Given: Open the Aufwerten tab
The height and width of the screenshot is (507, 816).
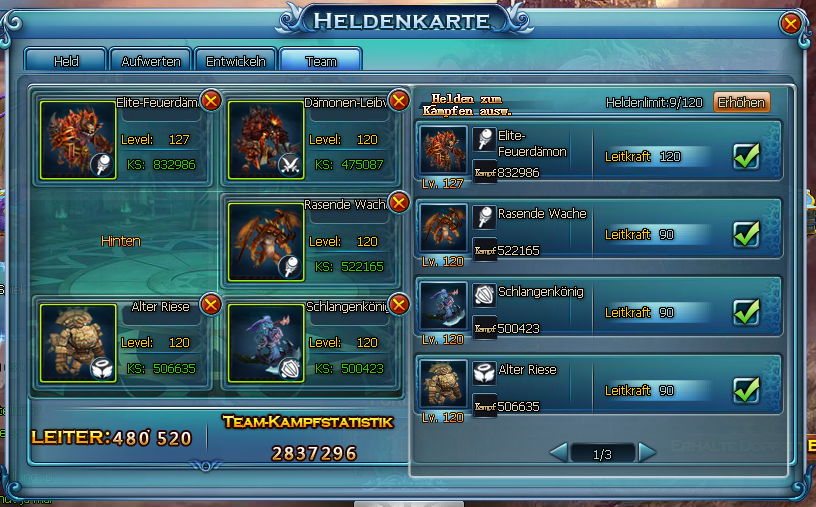Looking at the screenshot, I should [x=150, y=61].
